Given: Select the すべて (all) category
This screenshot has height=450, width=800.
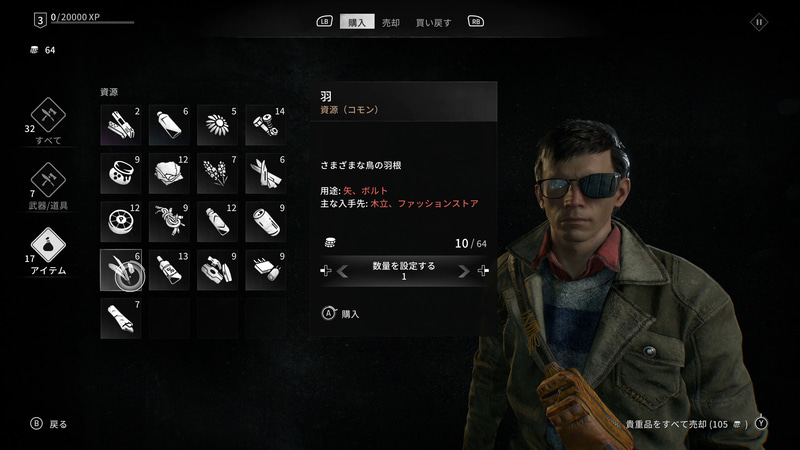Looking at the screenshot, I should (x=47, y=118).
